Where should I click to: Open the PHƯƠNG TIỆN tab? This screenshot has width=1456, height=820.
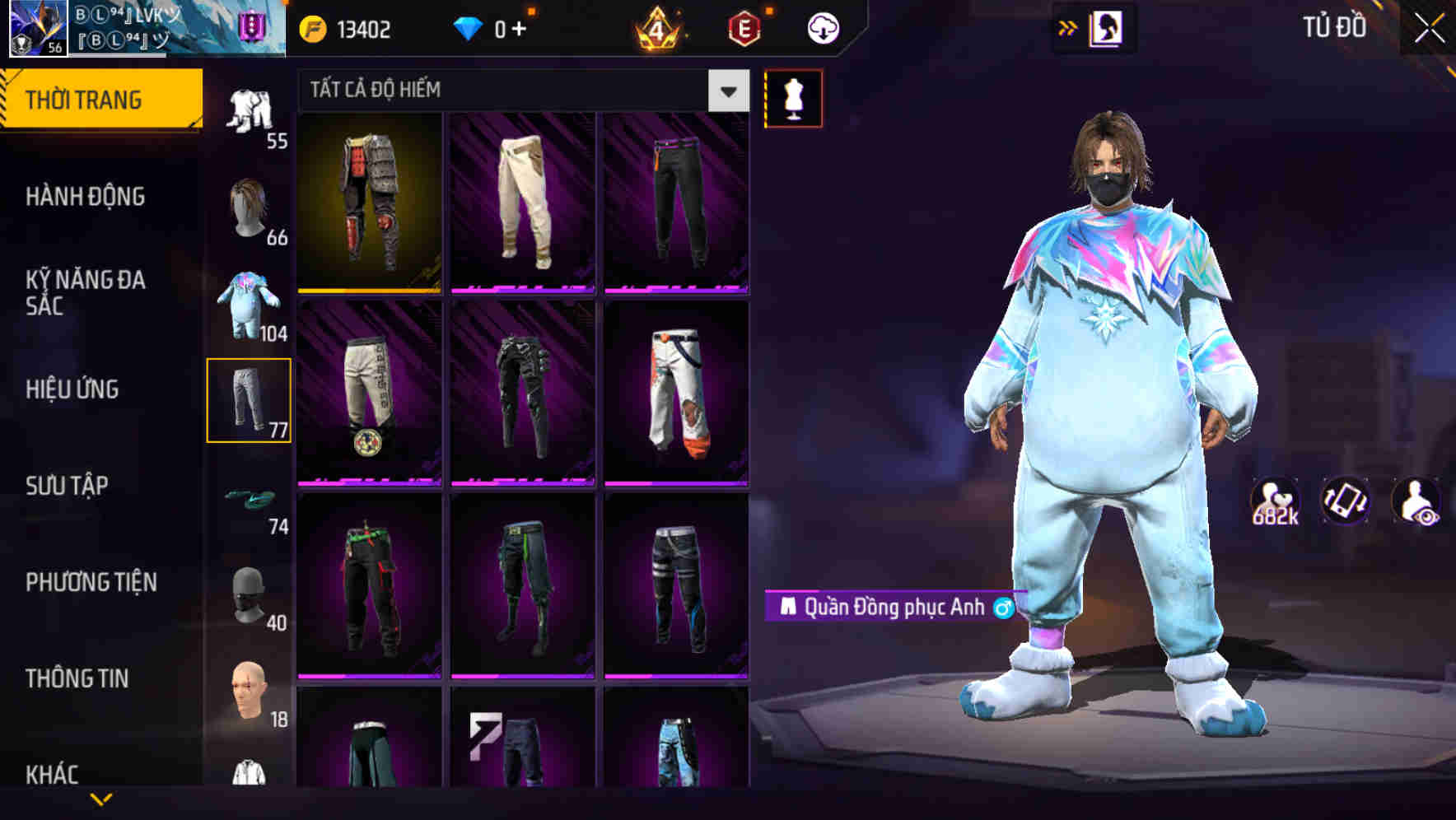(91, 581)
